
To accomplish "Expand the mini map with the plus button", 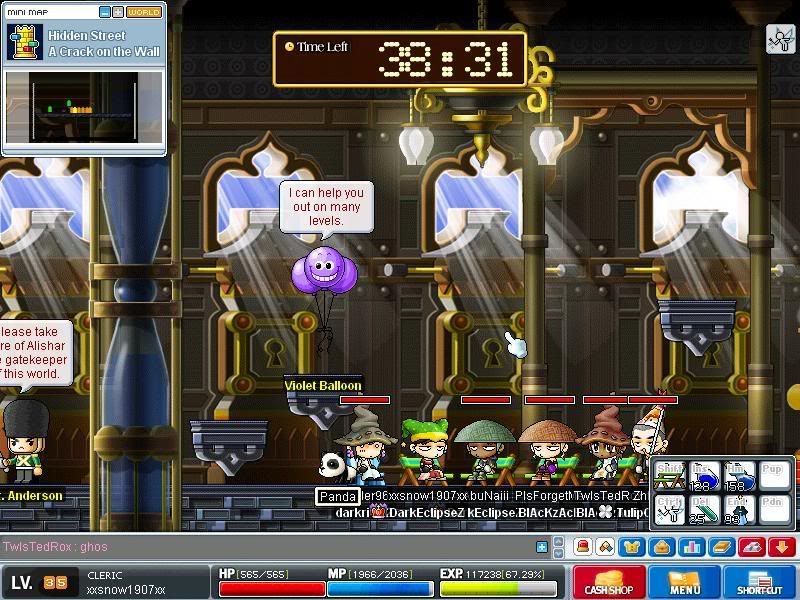I will 118,12.
